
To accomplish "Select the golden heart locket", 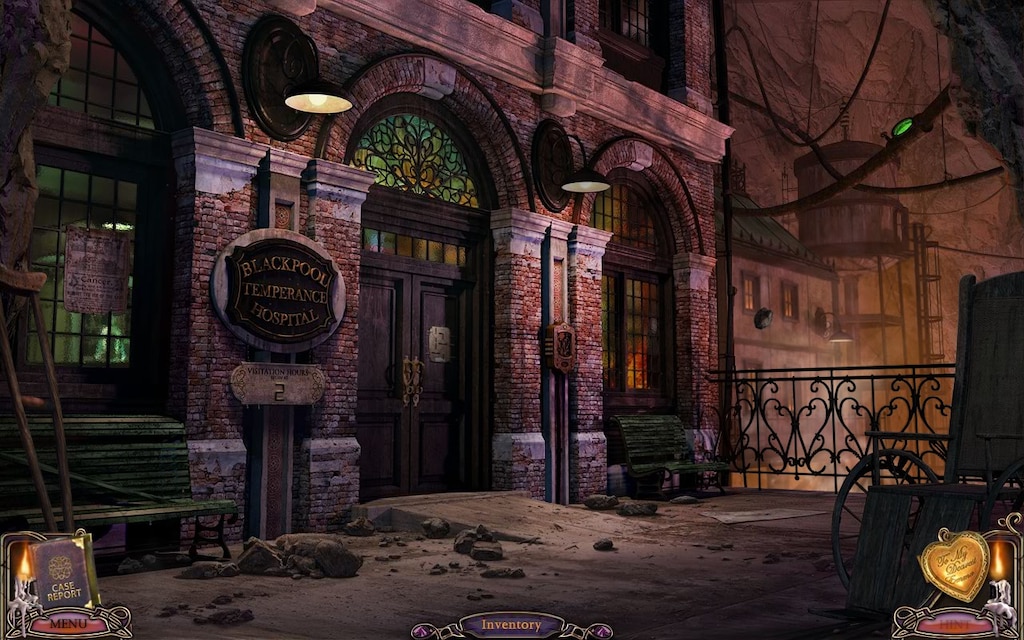I will 954,566.
